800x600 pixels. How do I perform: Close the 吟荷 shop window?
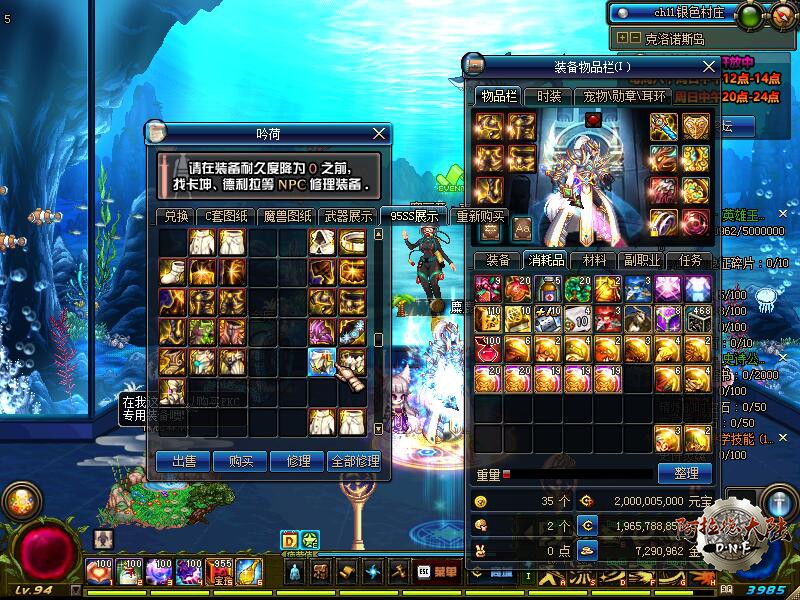coord(379,133)
